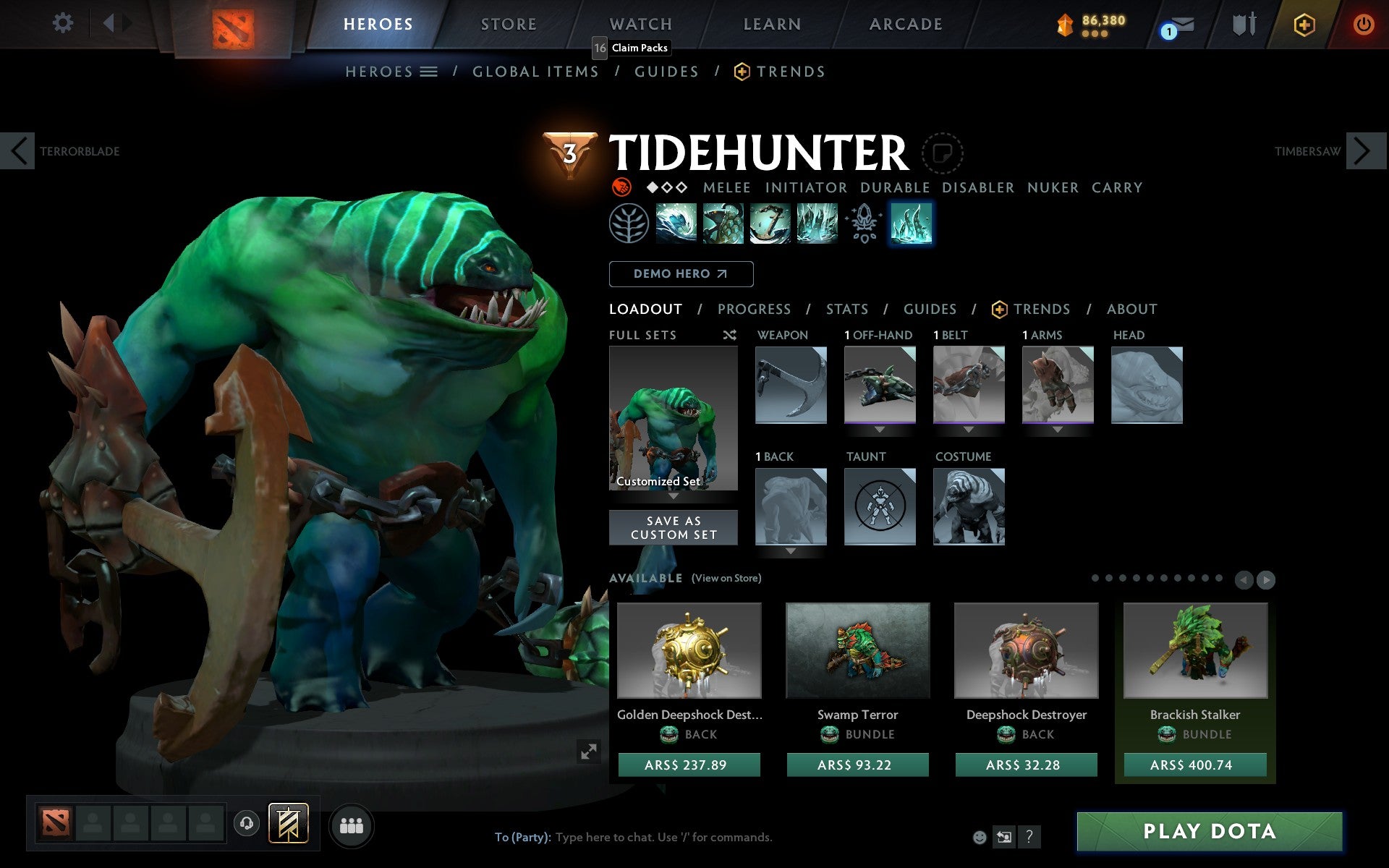Toggle the Customized Set thumbnail selection
This screenshot has width=1389, height=868.
(674, 420)
